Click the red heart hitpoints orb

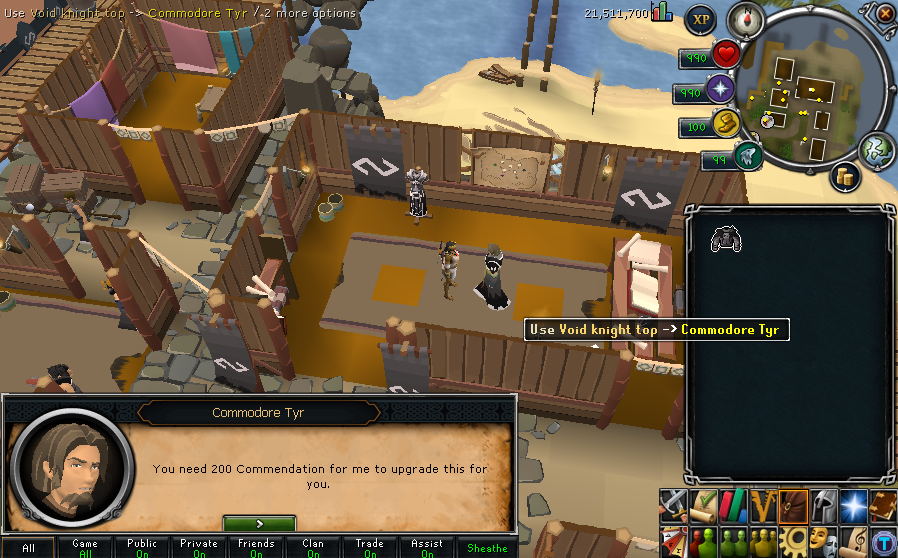coord(726,56)
